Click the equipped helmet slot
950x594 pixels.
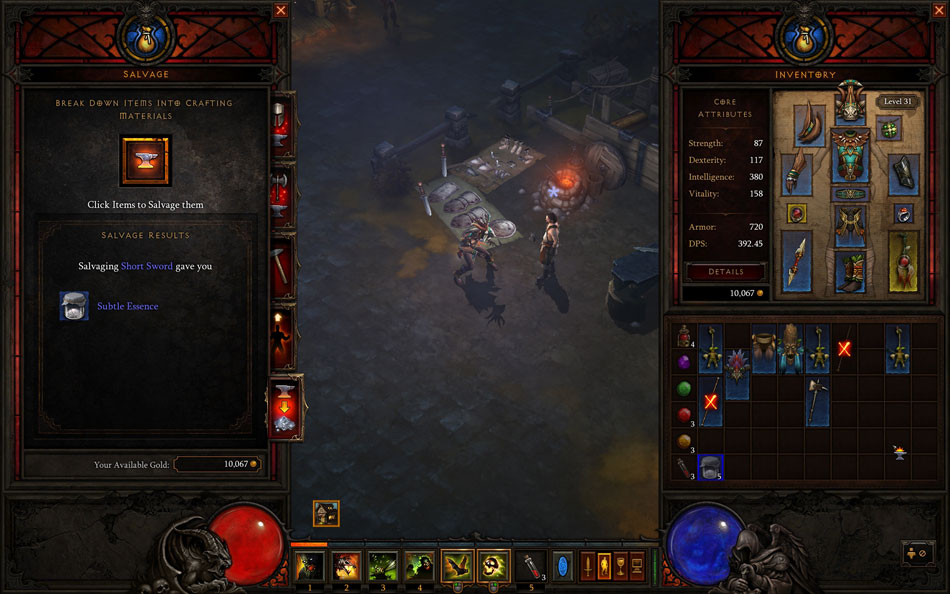pyautogui.click(x=850, y=105)
